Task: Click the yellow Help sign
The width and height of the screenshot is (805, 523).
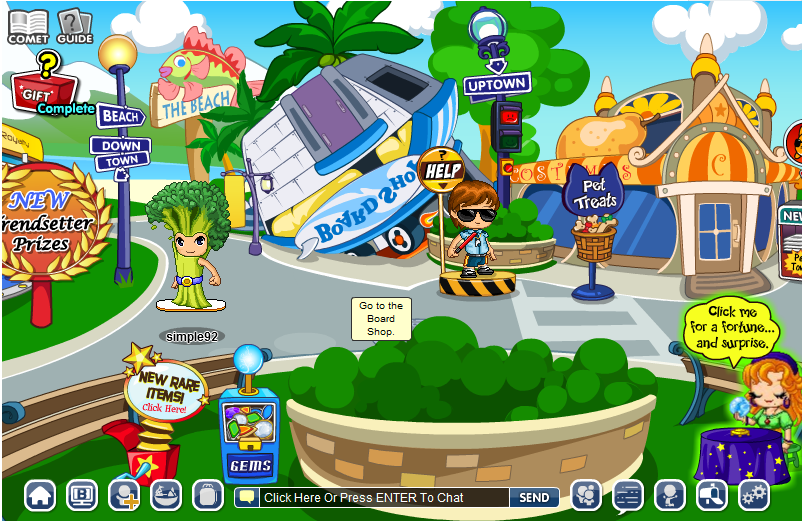Action: [x=441, y=170]
